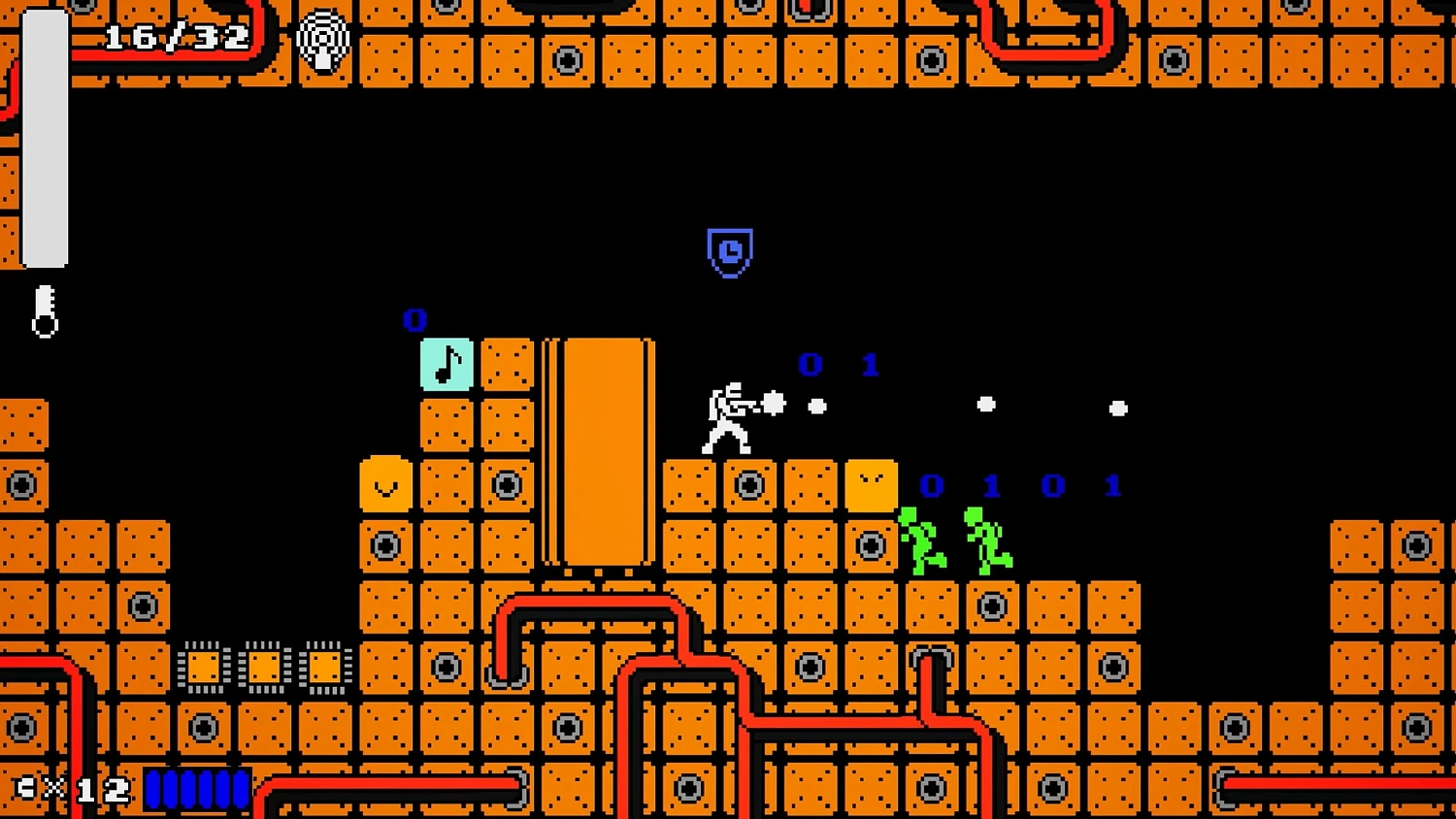The image size is (1456, 819).
Task: Expand the tall orange door panel
Action: 600,451
